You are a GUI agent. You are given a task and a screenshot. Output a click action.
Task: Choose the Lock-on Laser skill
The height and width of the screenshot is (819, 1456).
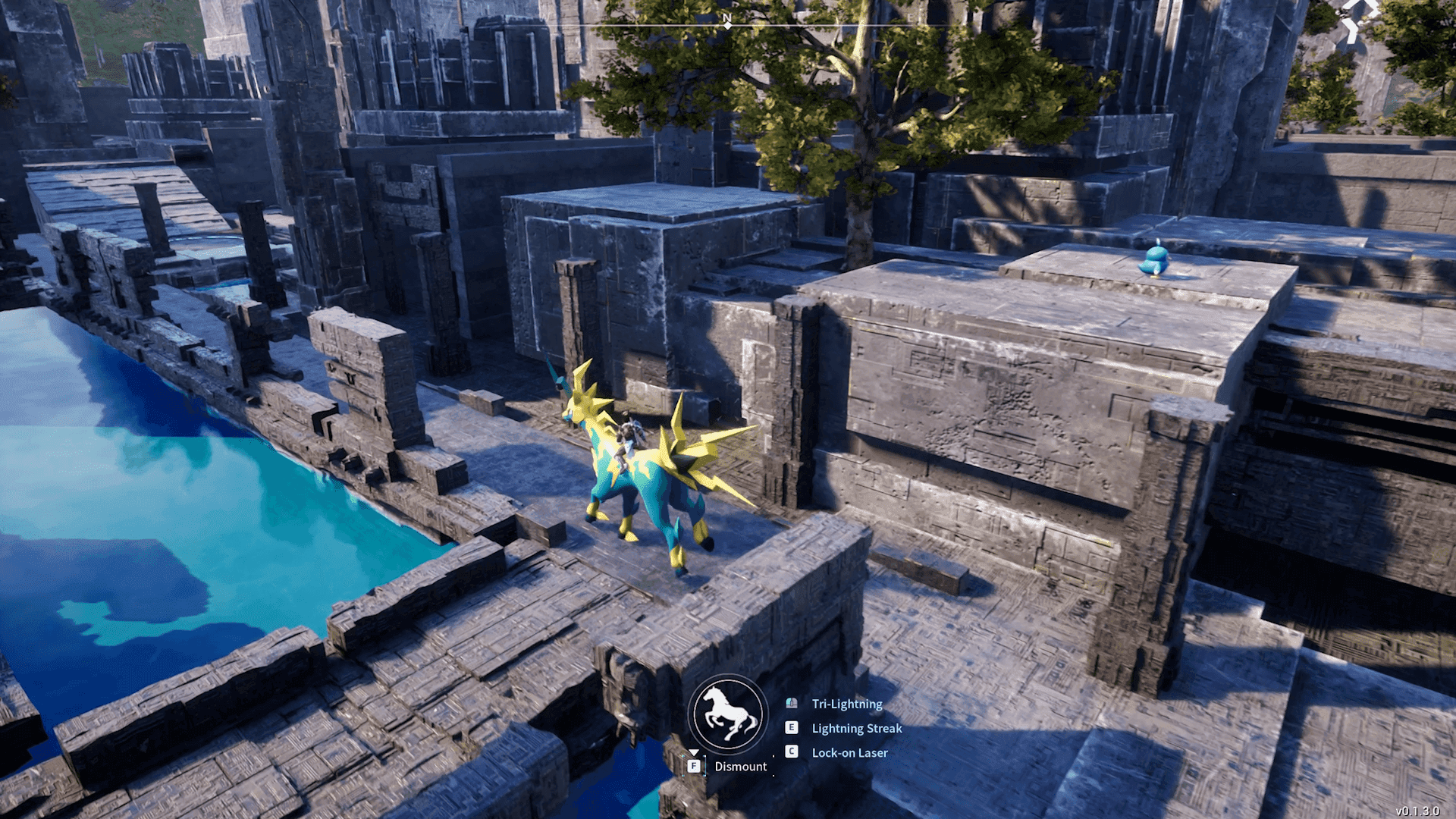[x=849, y=753]
